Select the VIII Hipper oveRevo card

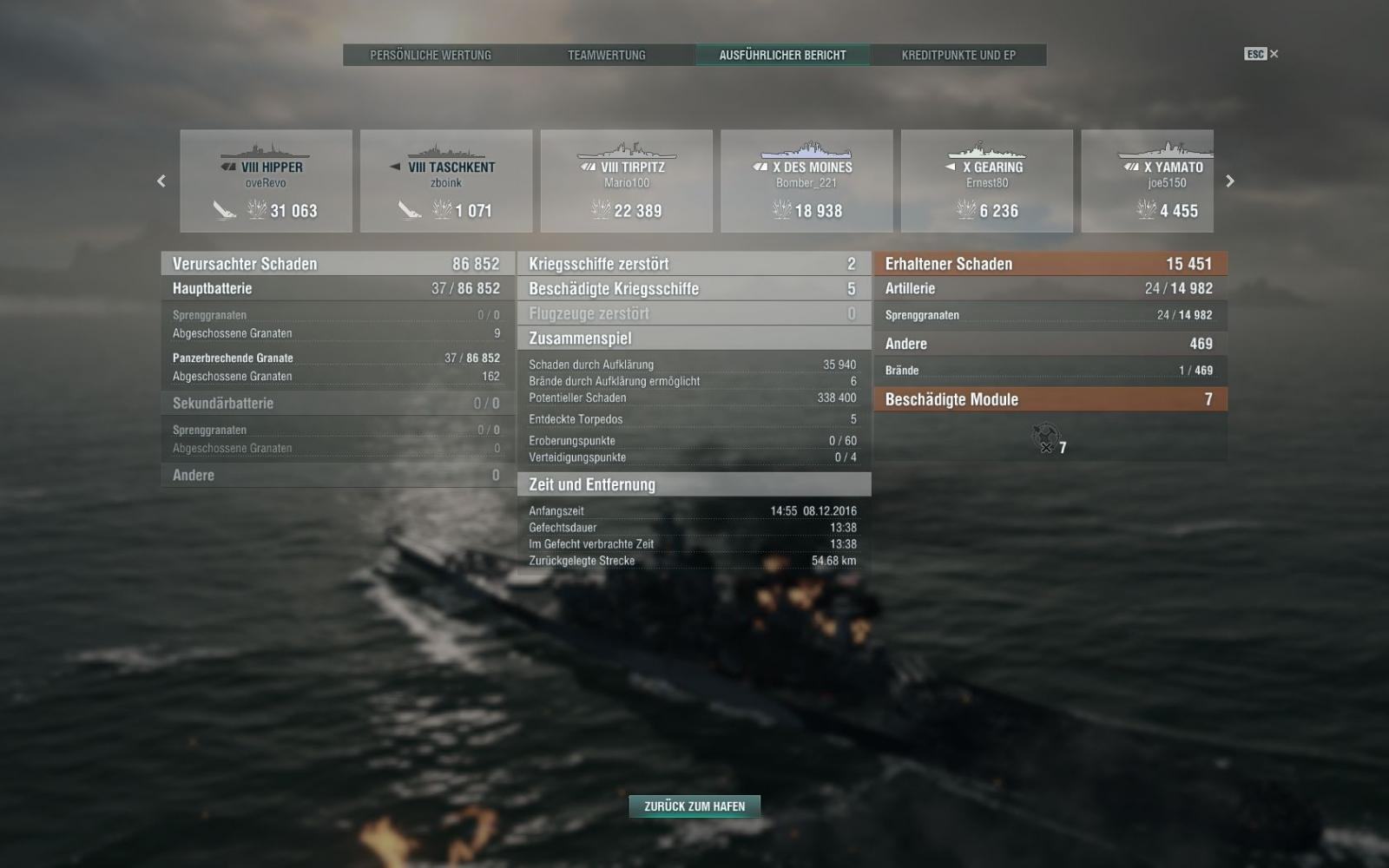coord(266,181)
